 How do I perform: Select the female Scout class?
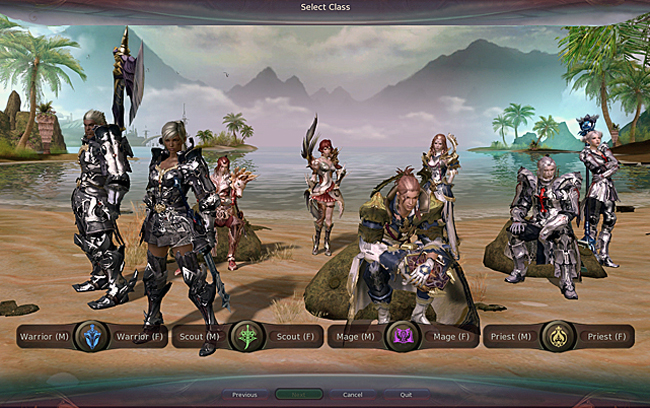click(x=291, y=336)
